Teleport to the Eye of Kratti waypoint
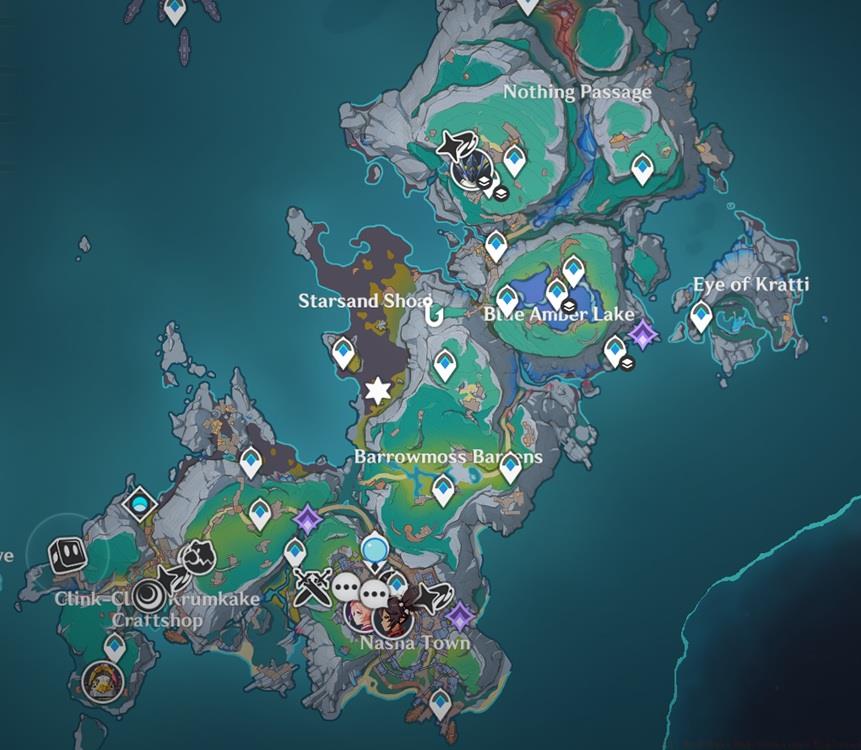Screen dimensions: 861x750 702,317
